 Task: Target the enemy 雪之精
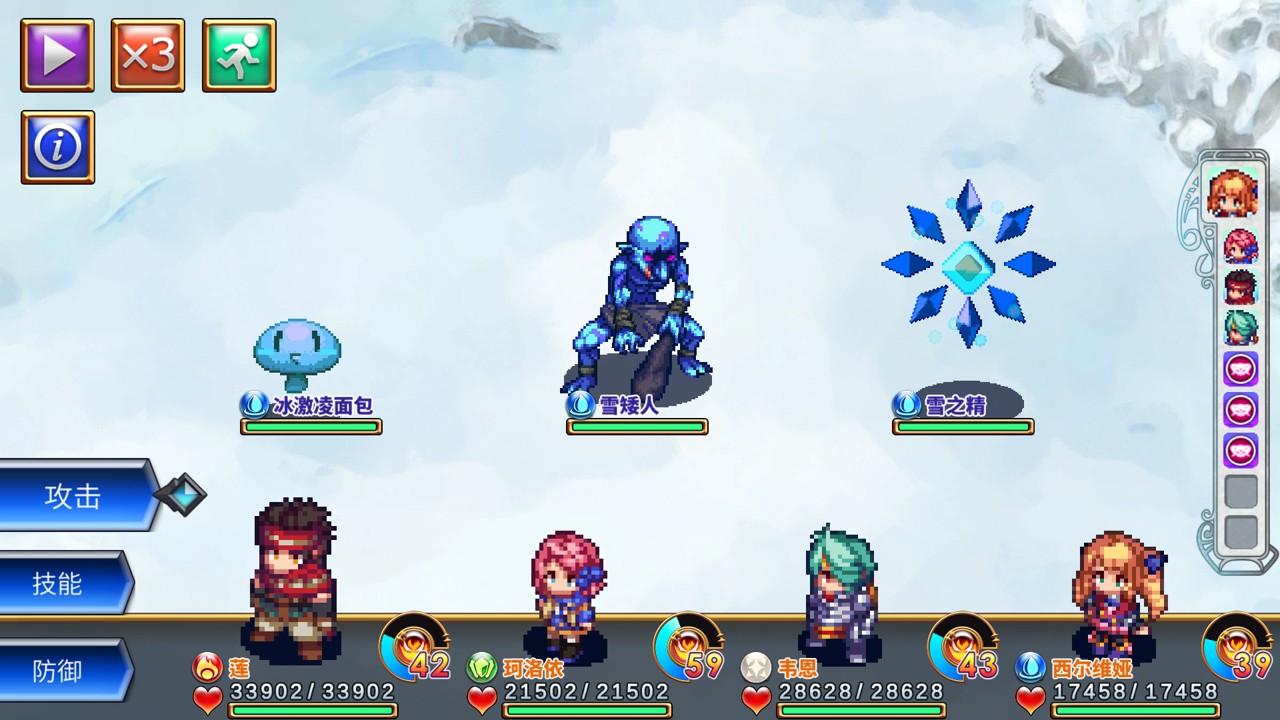point(967,265)
